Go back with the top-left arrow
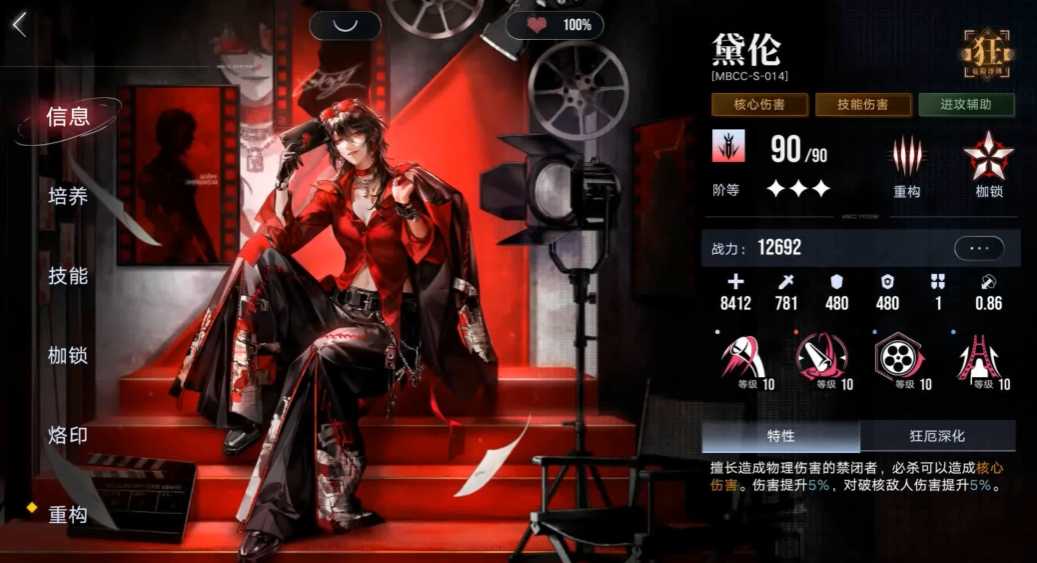This screenshot has width=1037, height=563. click(x=19, y=25)
